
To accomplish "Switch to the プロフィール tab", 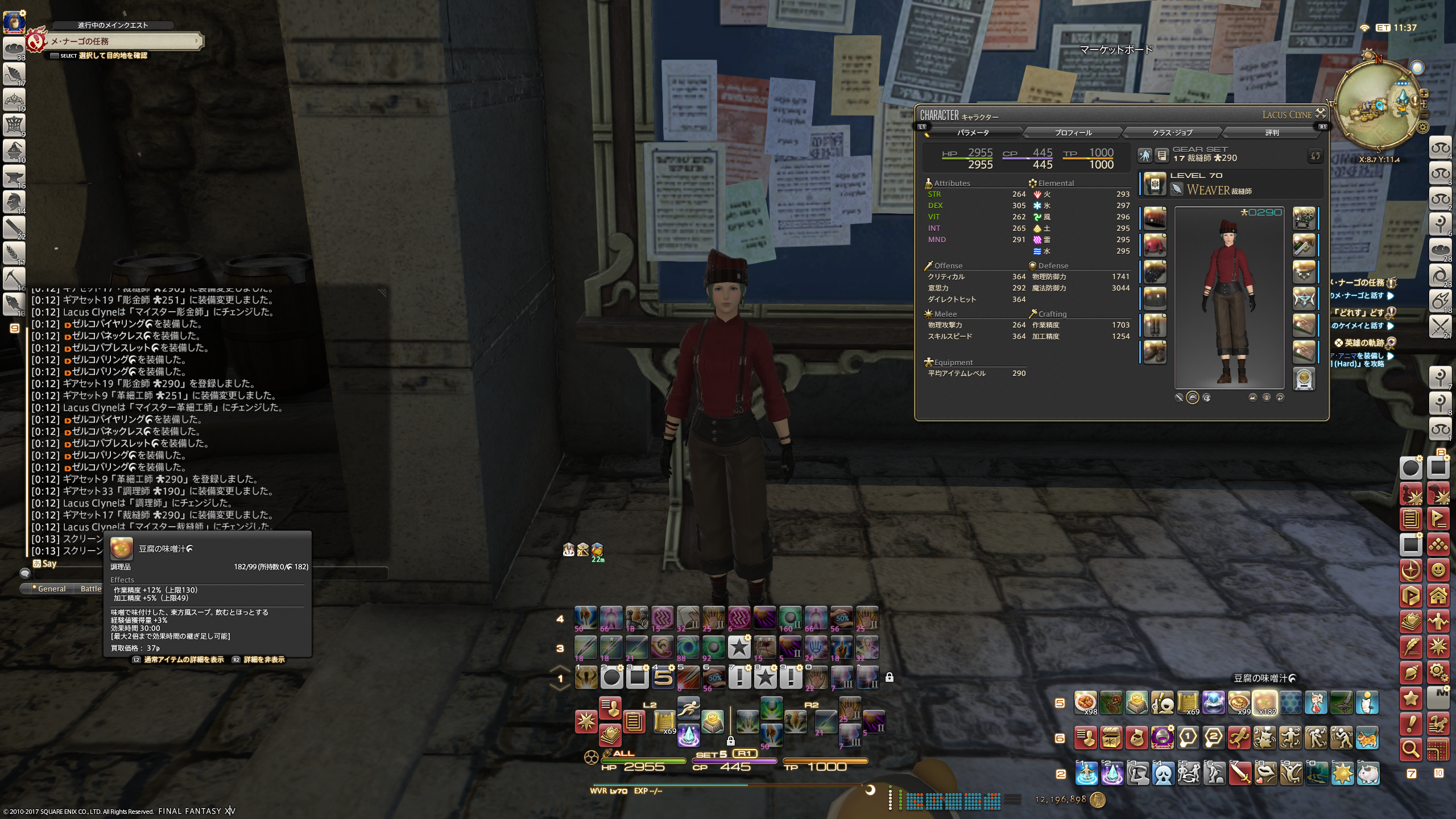I will (1073, 133).
